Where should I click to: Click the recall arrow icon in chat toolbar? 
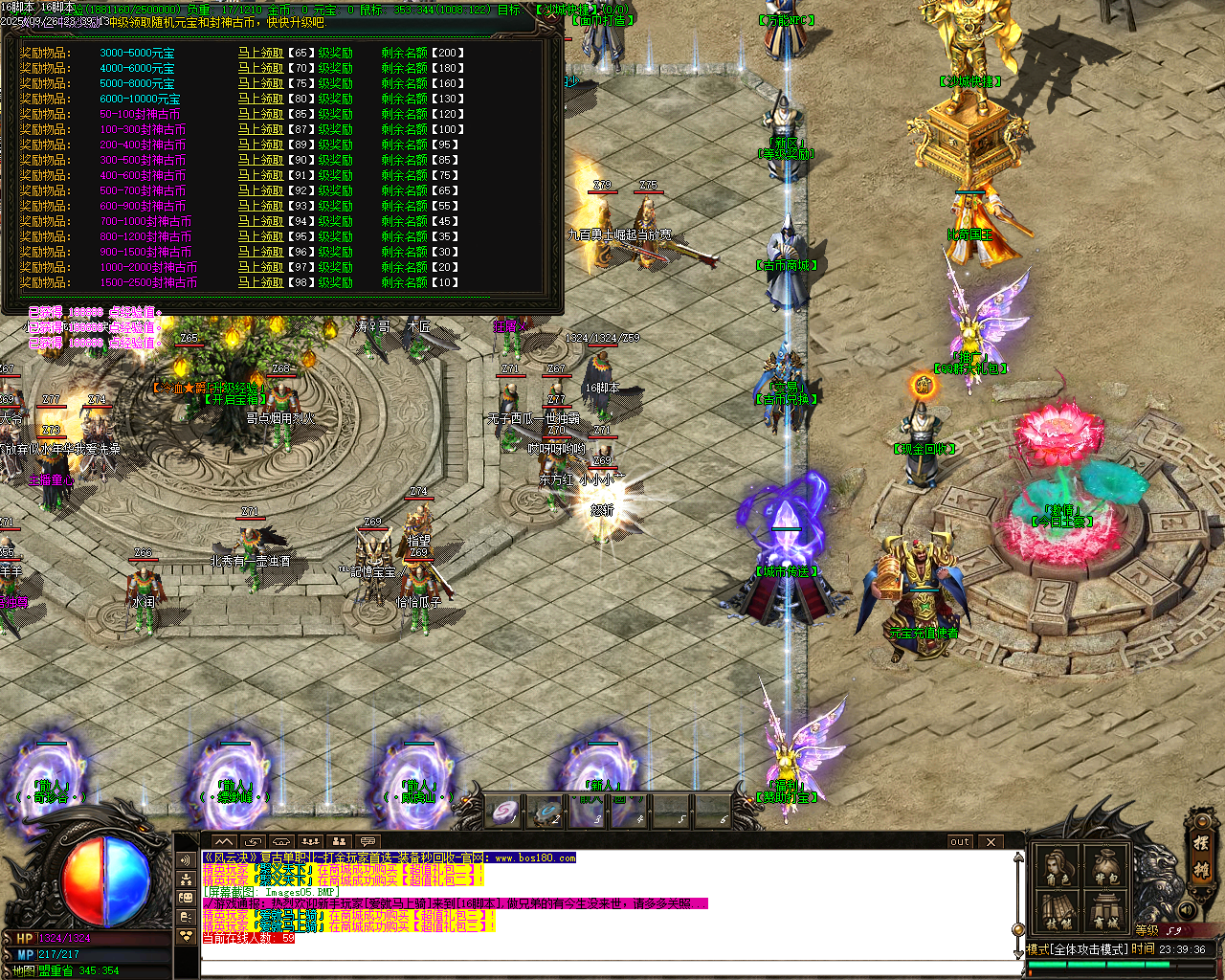pyautogui.click(x=253, y=841)
